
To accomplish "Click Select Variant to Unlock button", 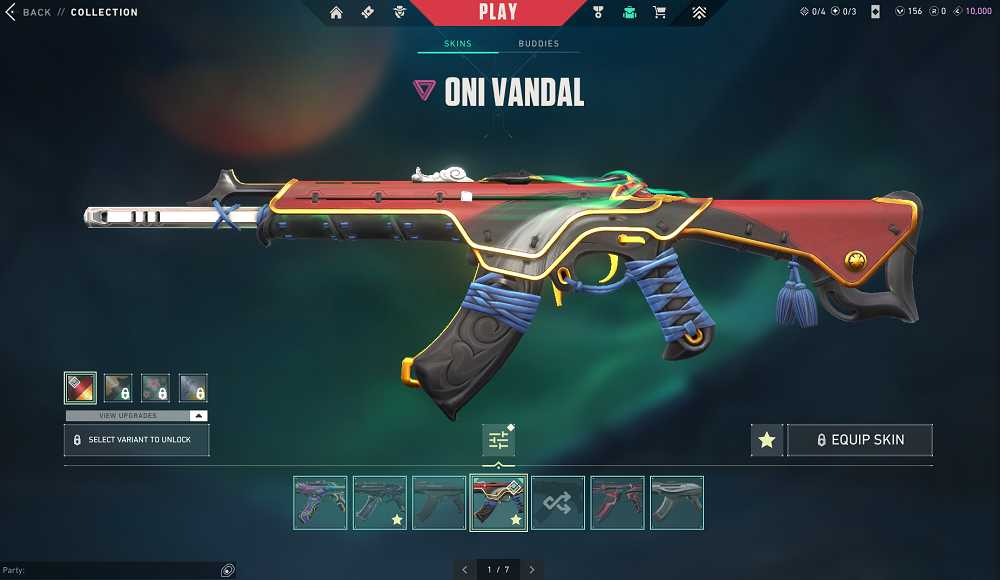I will (x=136, y=440).
